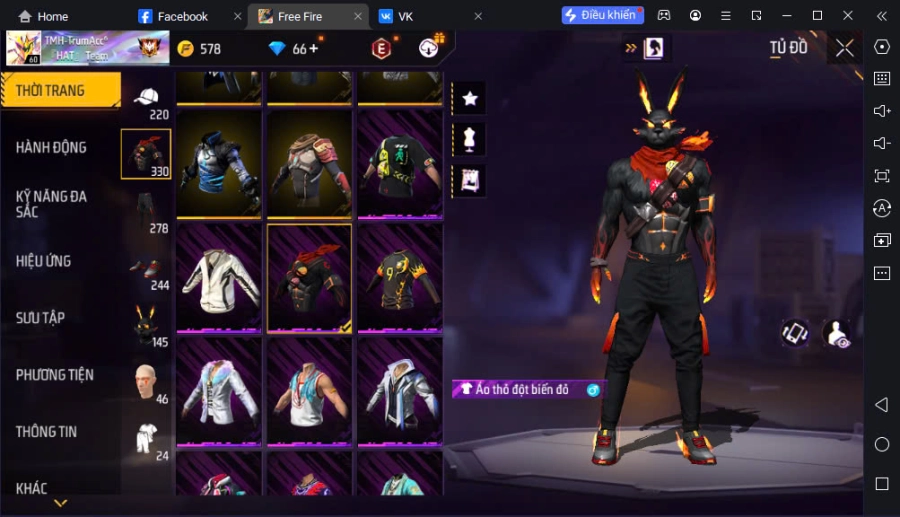Choose the black shirt with green figure

(399, 164)
